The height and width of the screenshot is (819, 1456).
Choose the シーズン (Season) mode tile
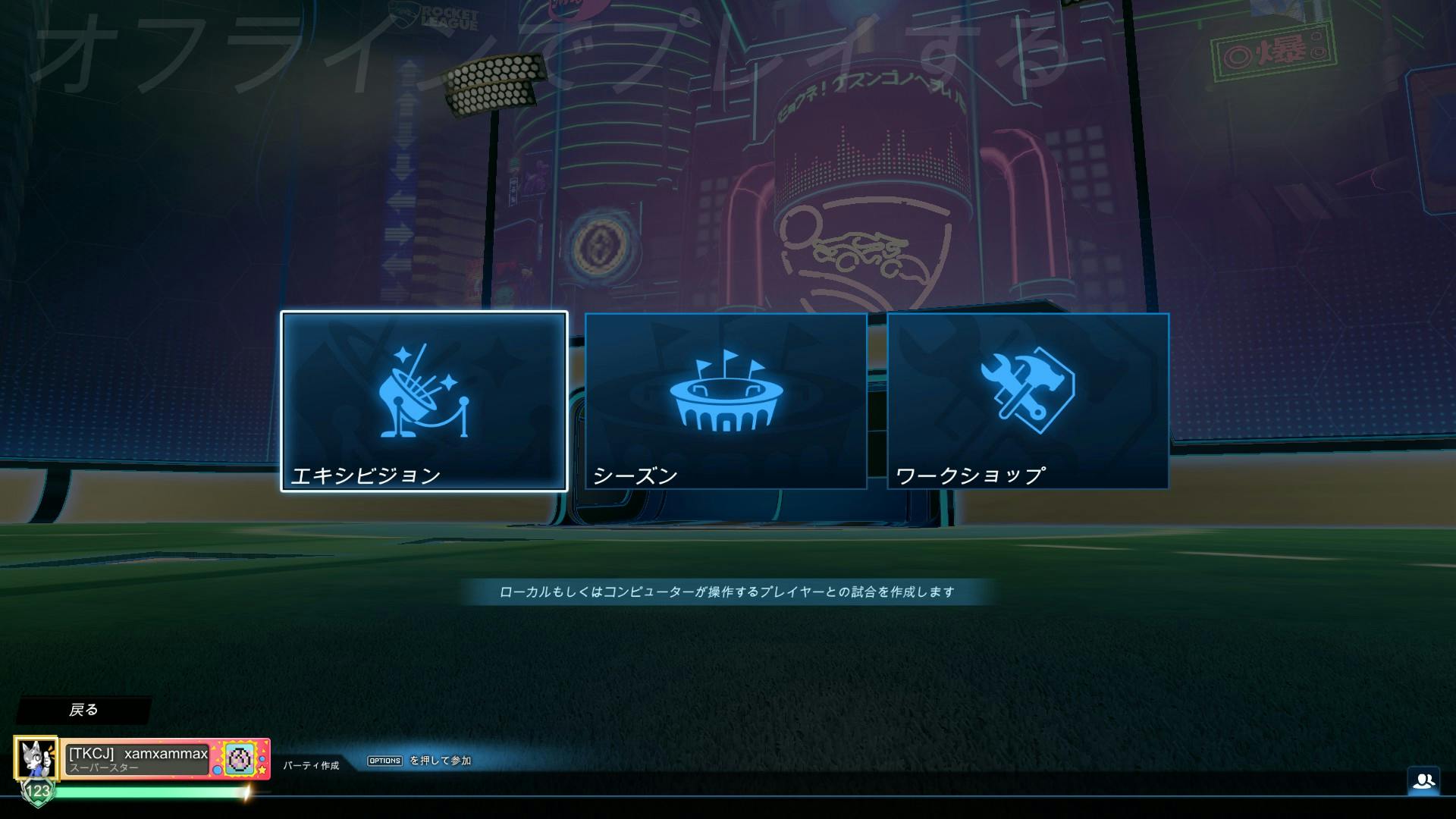[x=726, y=401]
